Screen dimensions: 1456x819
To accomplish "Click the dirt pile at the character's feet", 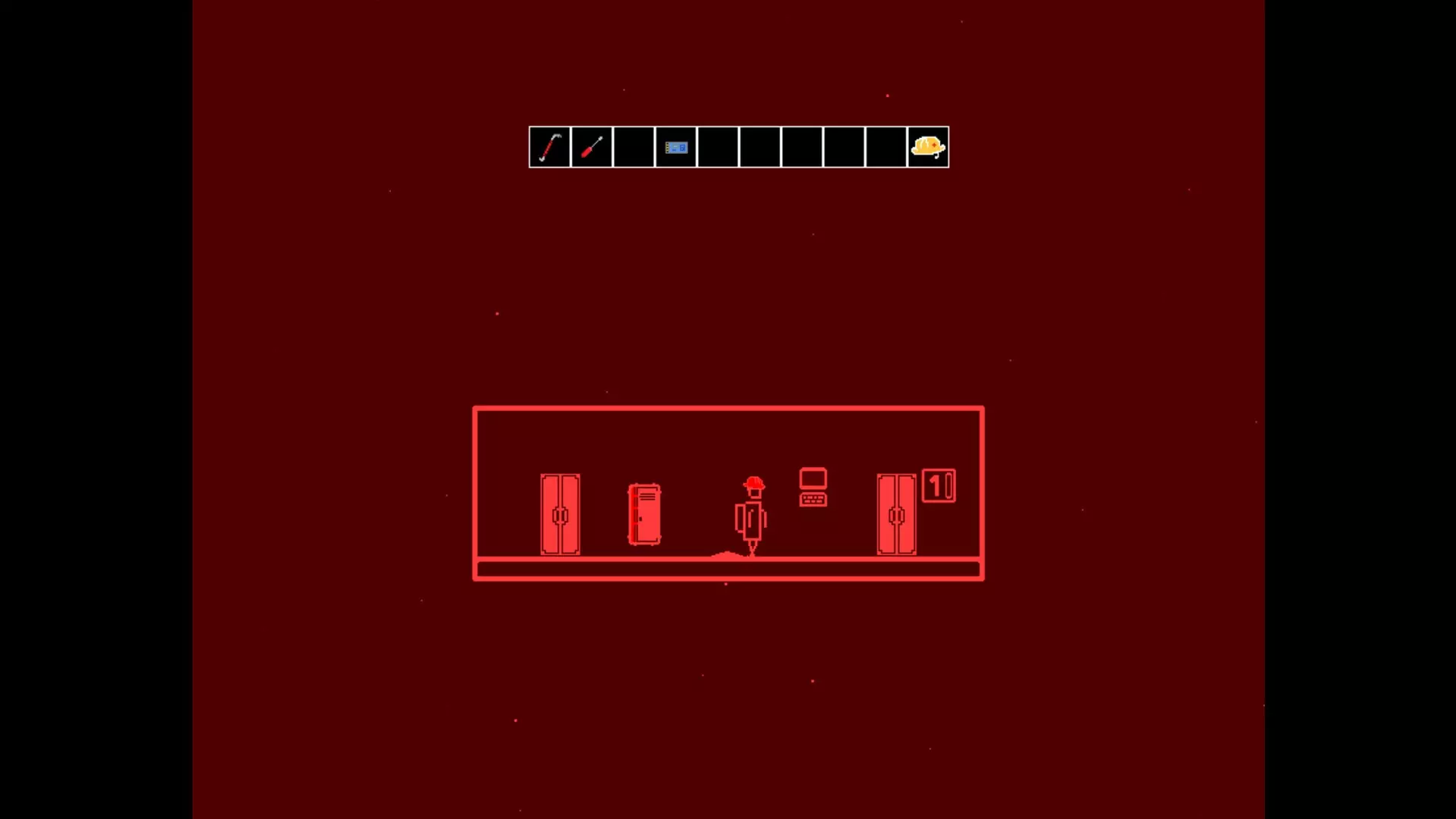I will (728, 554).
